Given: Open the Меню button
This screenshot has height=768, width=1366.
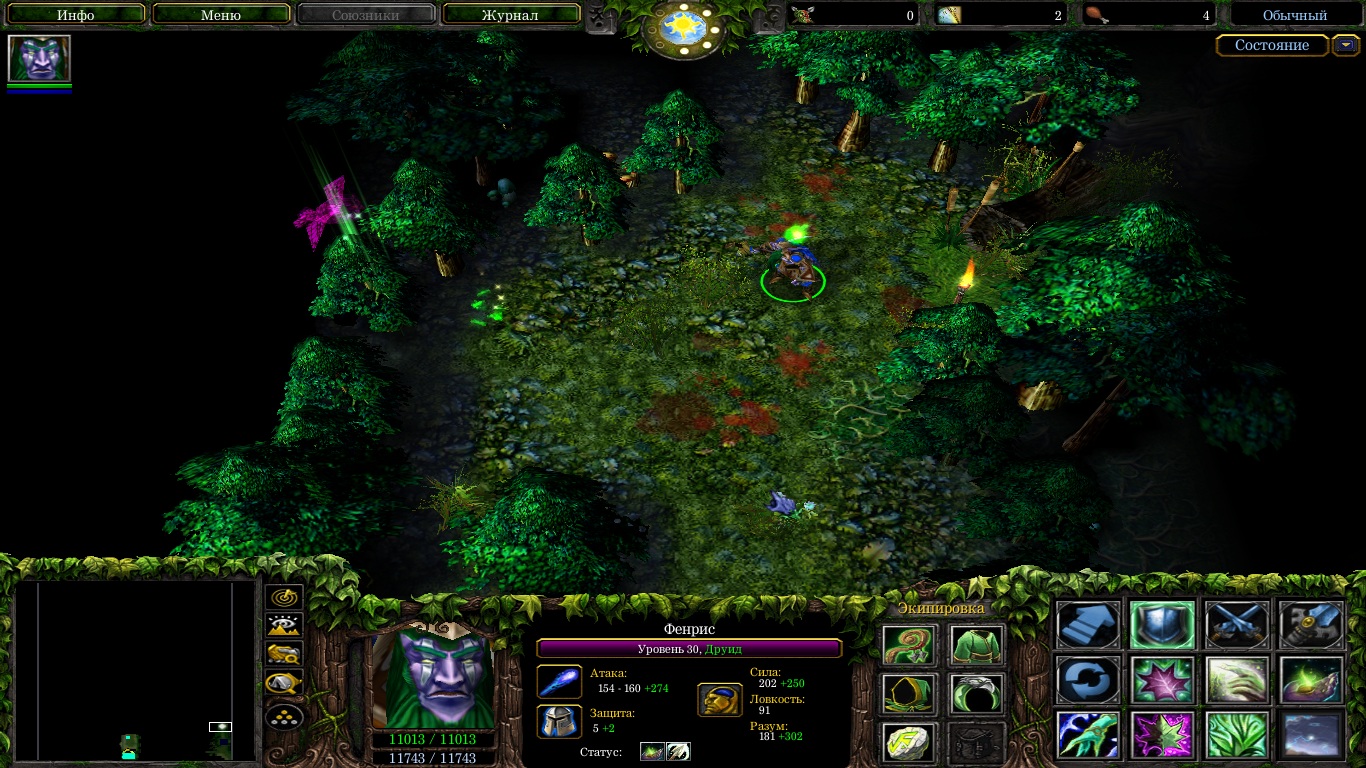Looking at the screenshot, I should coord(221,15).
